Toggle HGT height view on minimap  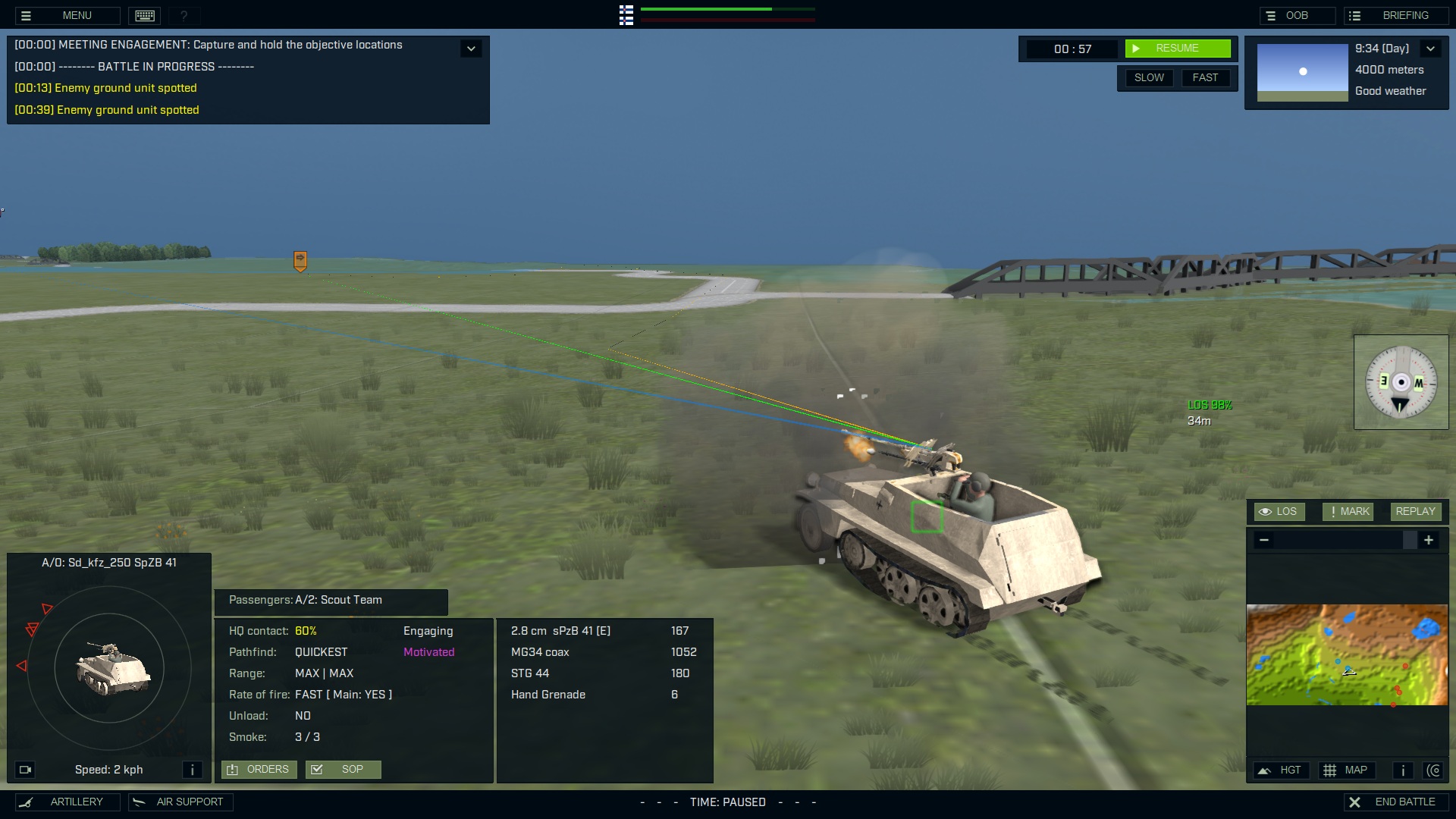(x=1282, y=770)
